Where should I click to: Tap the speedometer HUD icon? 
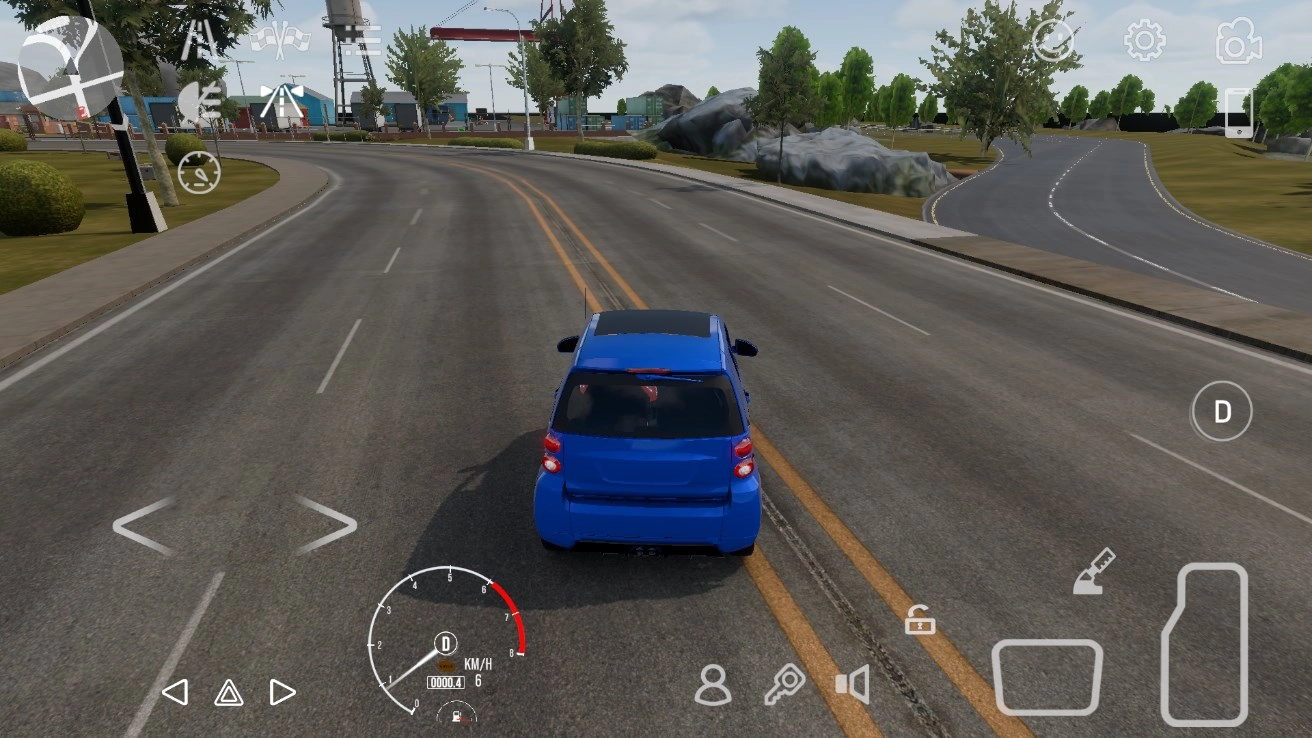(x=199, y=172)
